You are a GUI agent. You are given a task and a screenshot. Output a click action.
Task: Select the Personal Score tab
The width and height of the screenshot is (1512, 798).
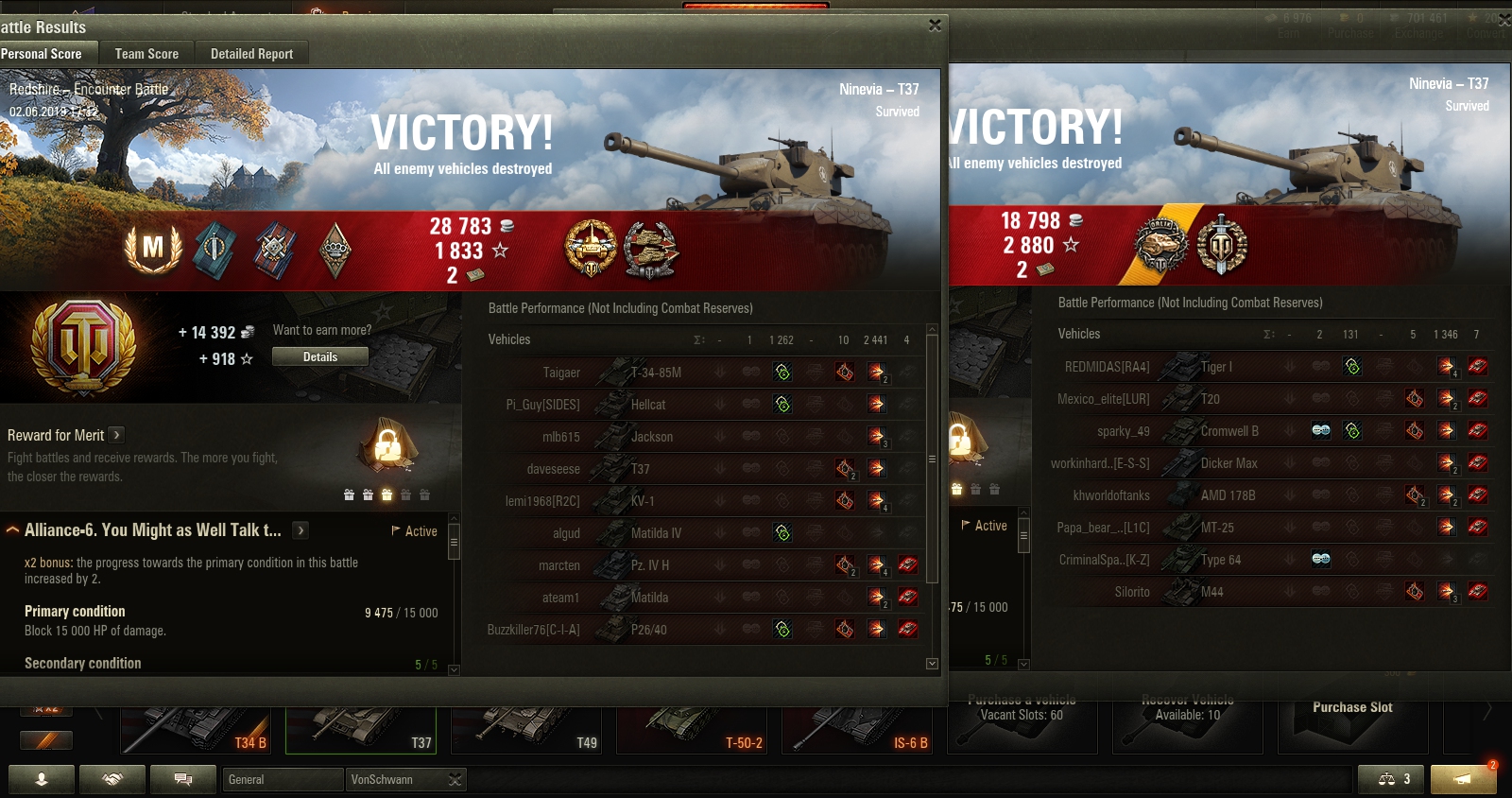click(42, 54)
